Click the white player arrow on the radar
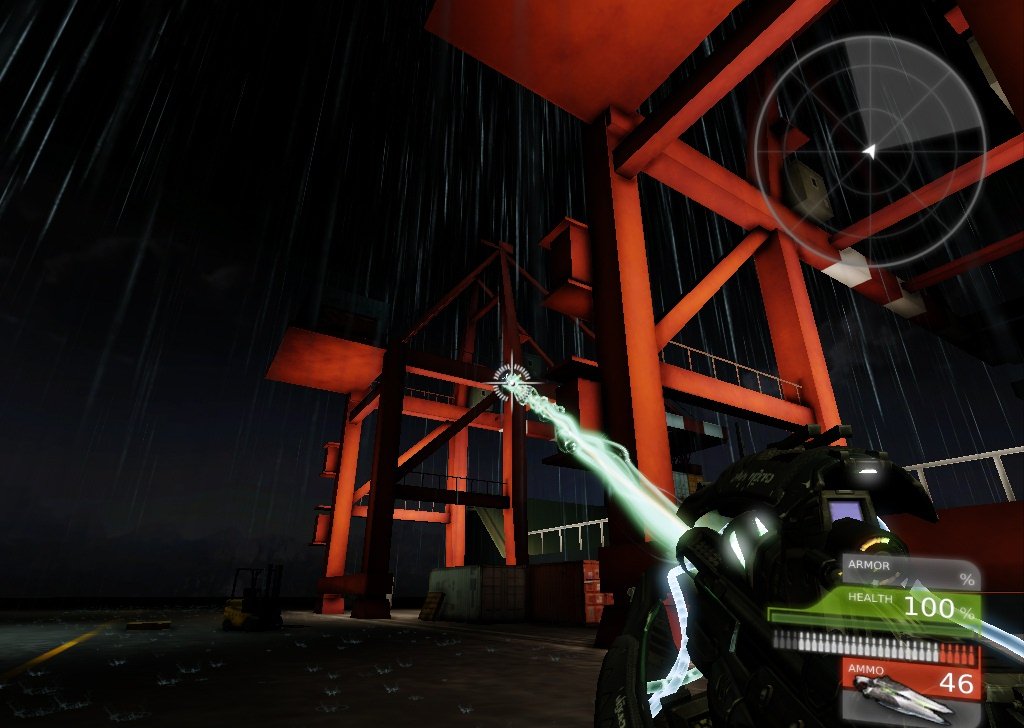Image resolution: width=1024 pixels, height=728 pixels. click(x=869, y=151)
